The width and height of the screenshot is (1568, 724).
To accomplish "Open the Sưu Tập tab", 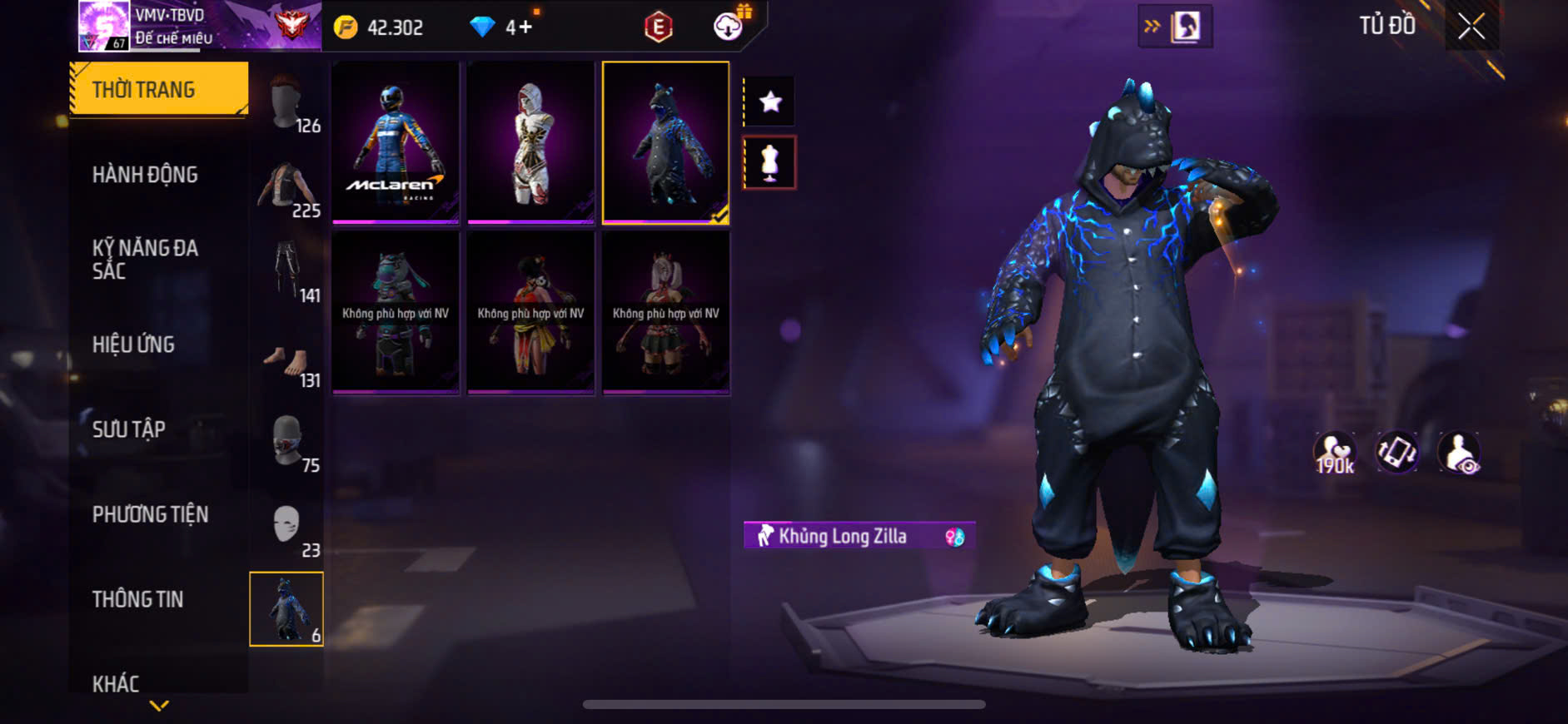I will (129, 429).
